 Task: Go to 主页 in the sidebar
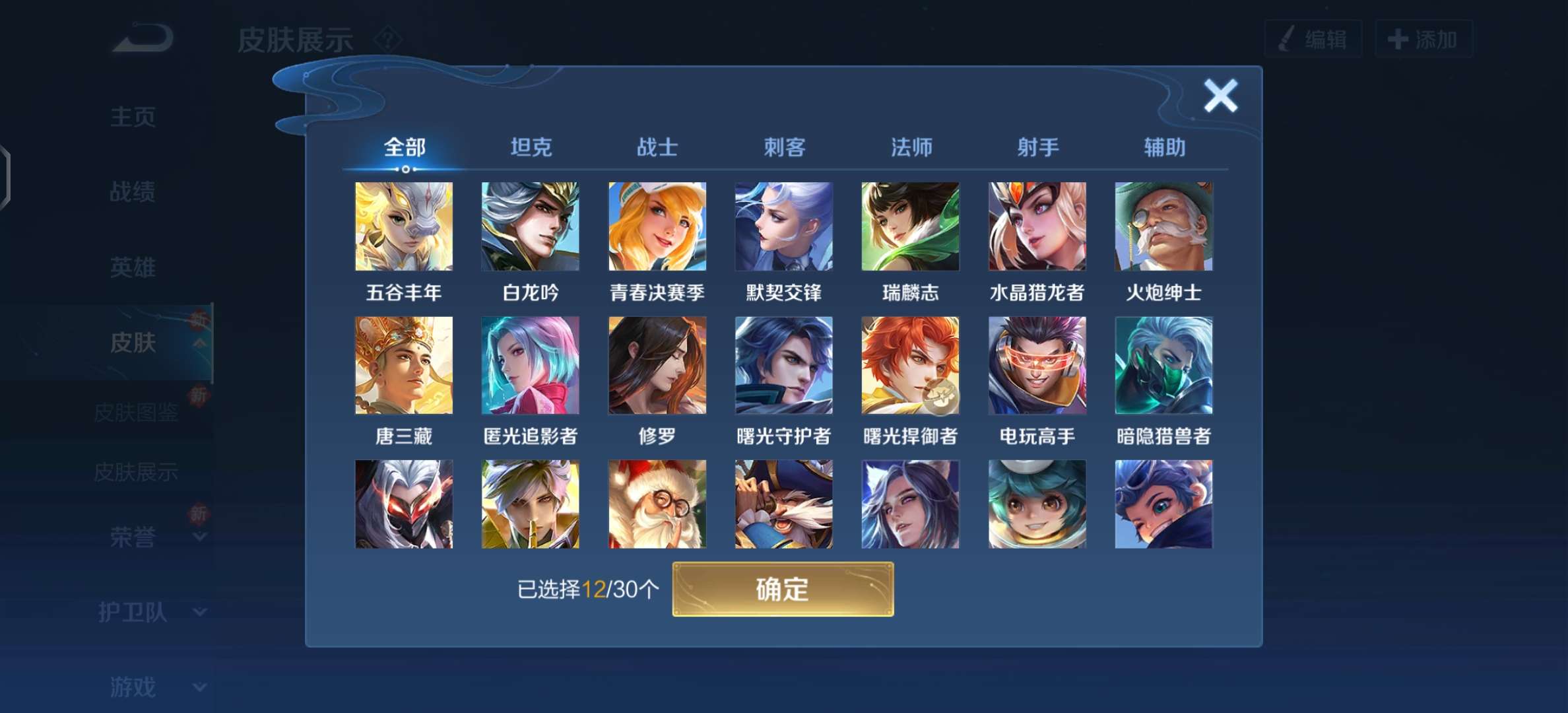[x=133, y=118]
